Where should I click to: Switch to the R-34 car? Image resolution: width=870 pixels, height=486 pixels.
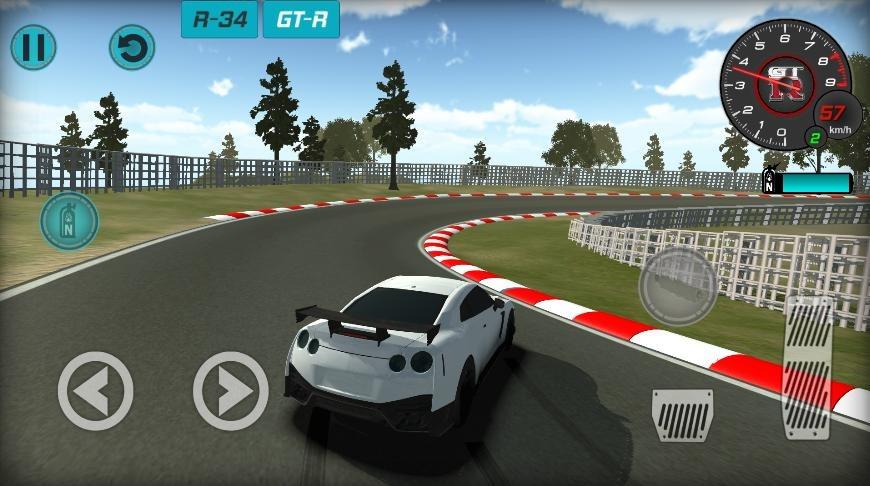point(219,19)
